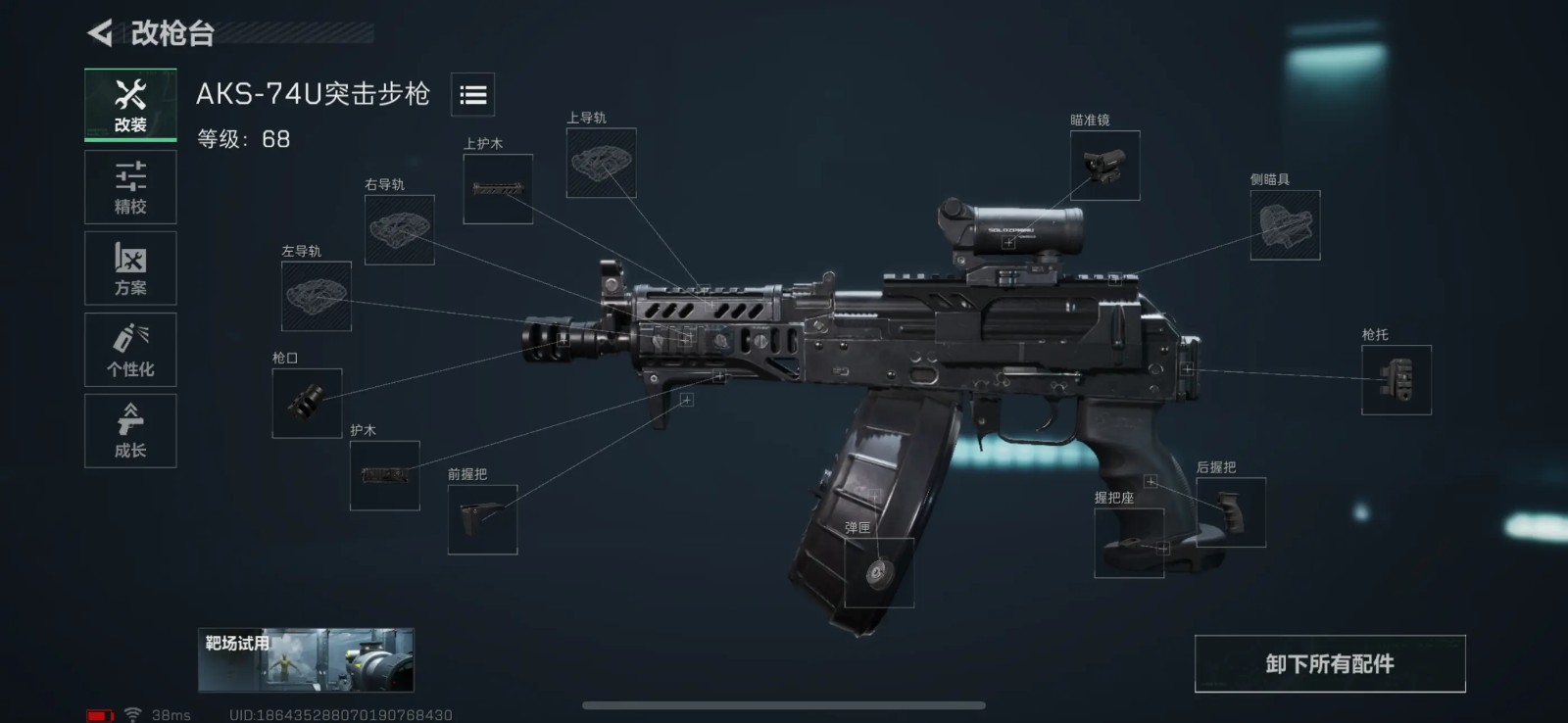Choose the 侧瞄具 side sight slot

(x=1285, y=225)
